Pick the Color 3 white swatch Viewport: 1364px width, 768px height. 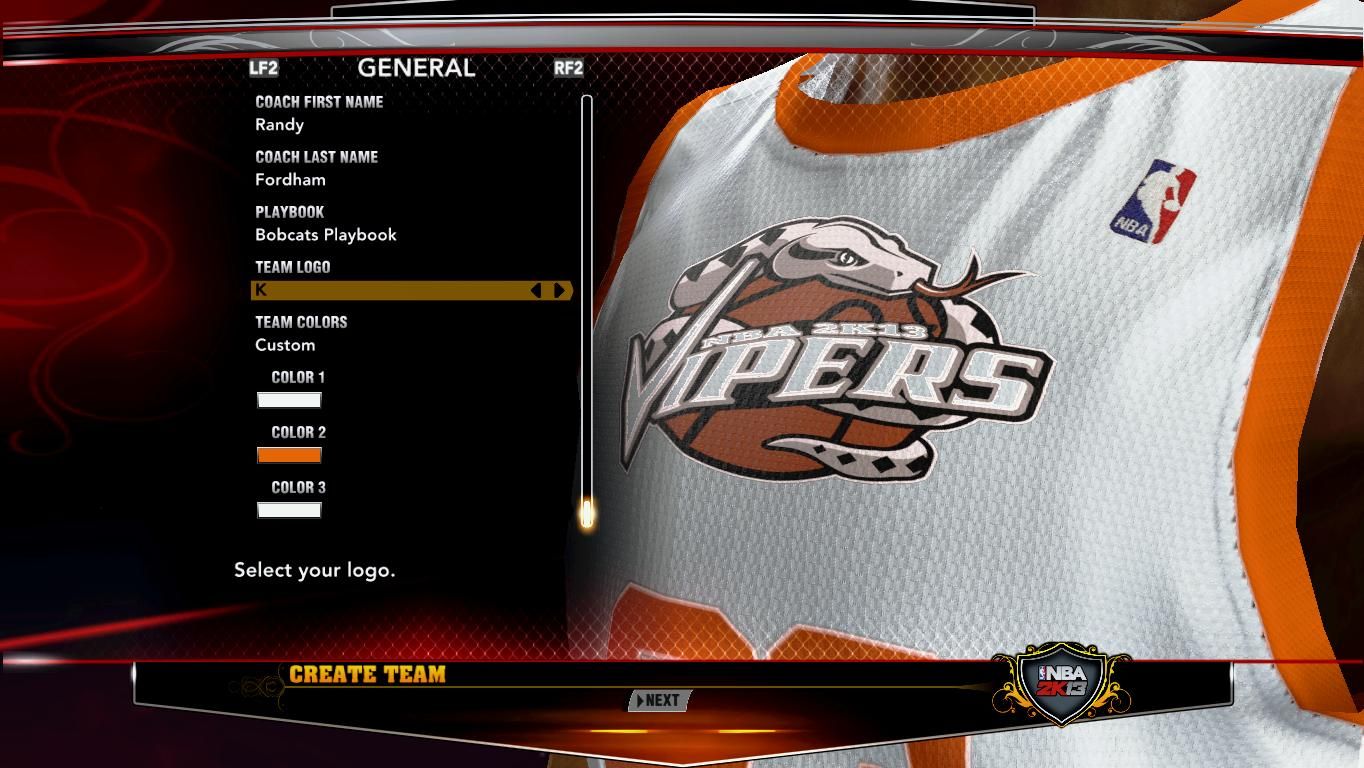pyautogui.click(x=289, y=510)
